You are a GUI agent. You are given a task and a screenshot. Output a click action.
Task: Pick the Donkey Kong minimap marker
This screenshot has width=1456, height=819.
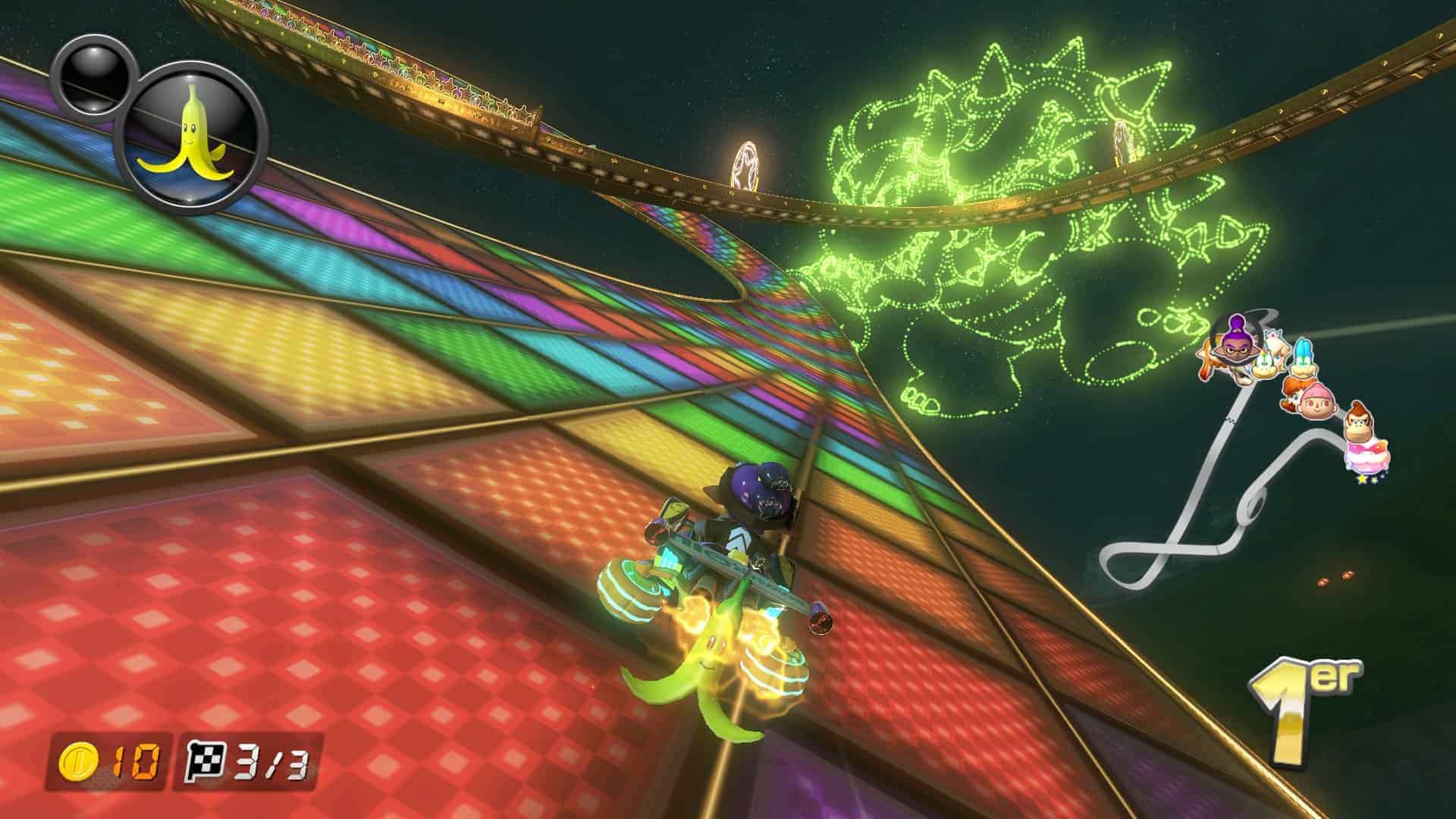[1357, 425]
